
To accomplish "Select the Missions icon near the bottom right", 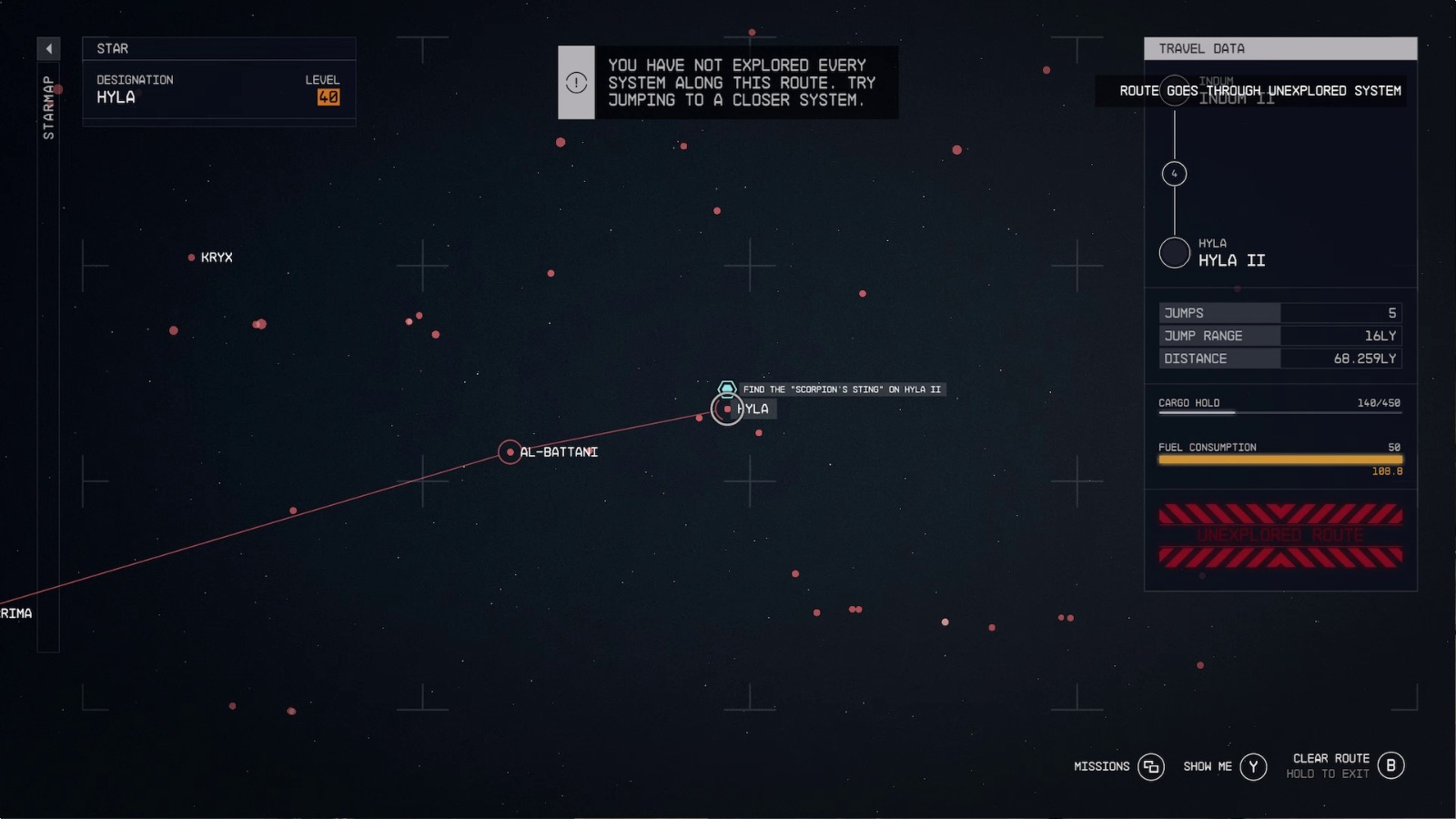I will 1150,767.
